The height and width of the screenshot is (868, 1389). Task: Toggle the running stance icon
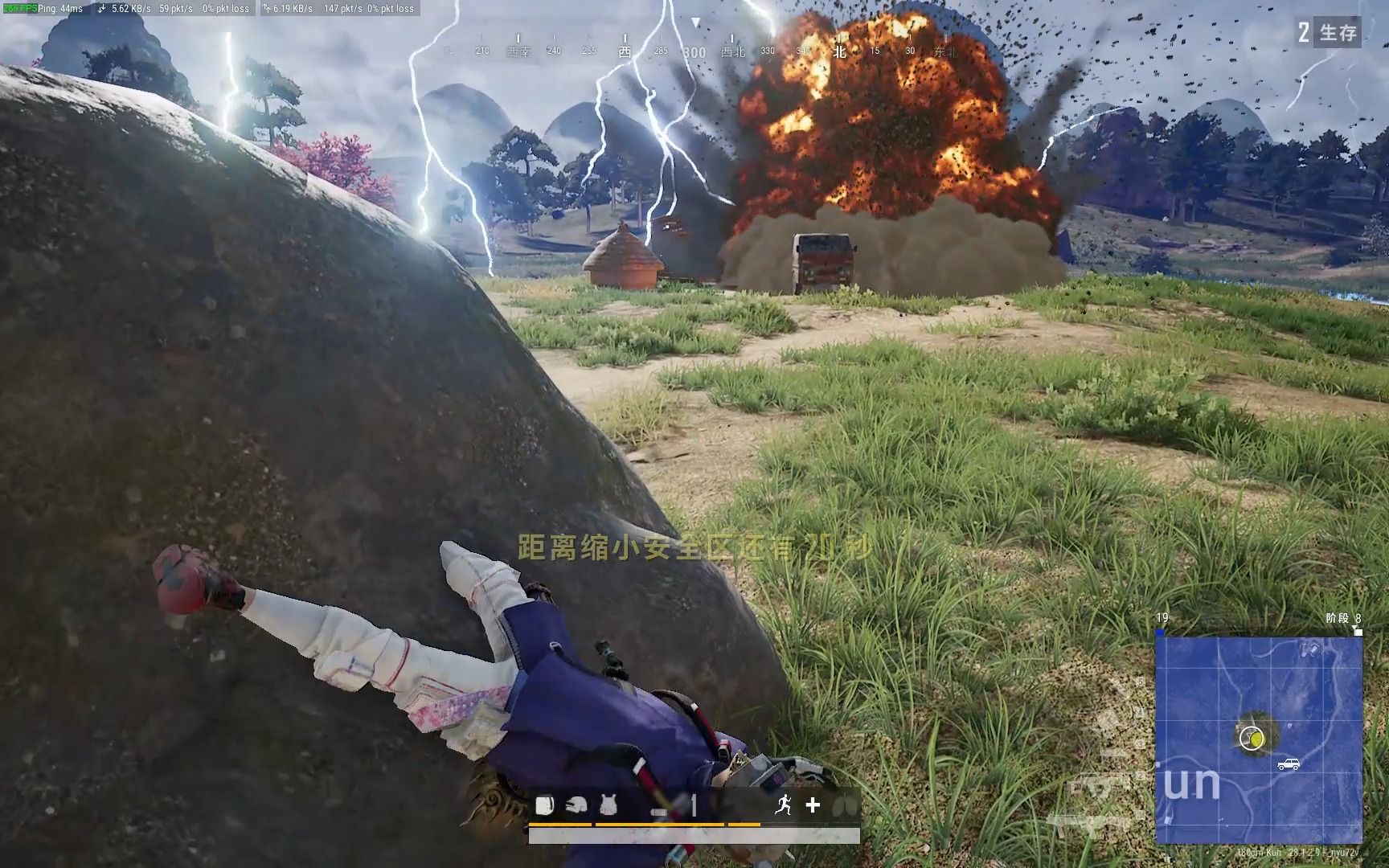pos(783,805)
